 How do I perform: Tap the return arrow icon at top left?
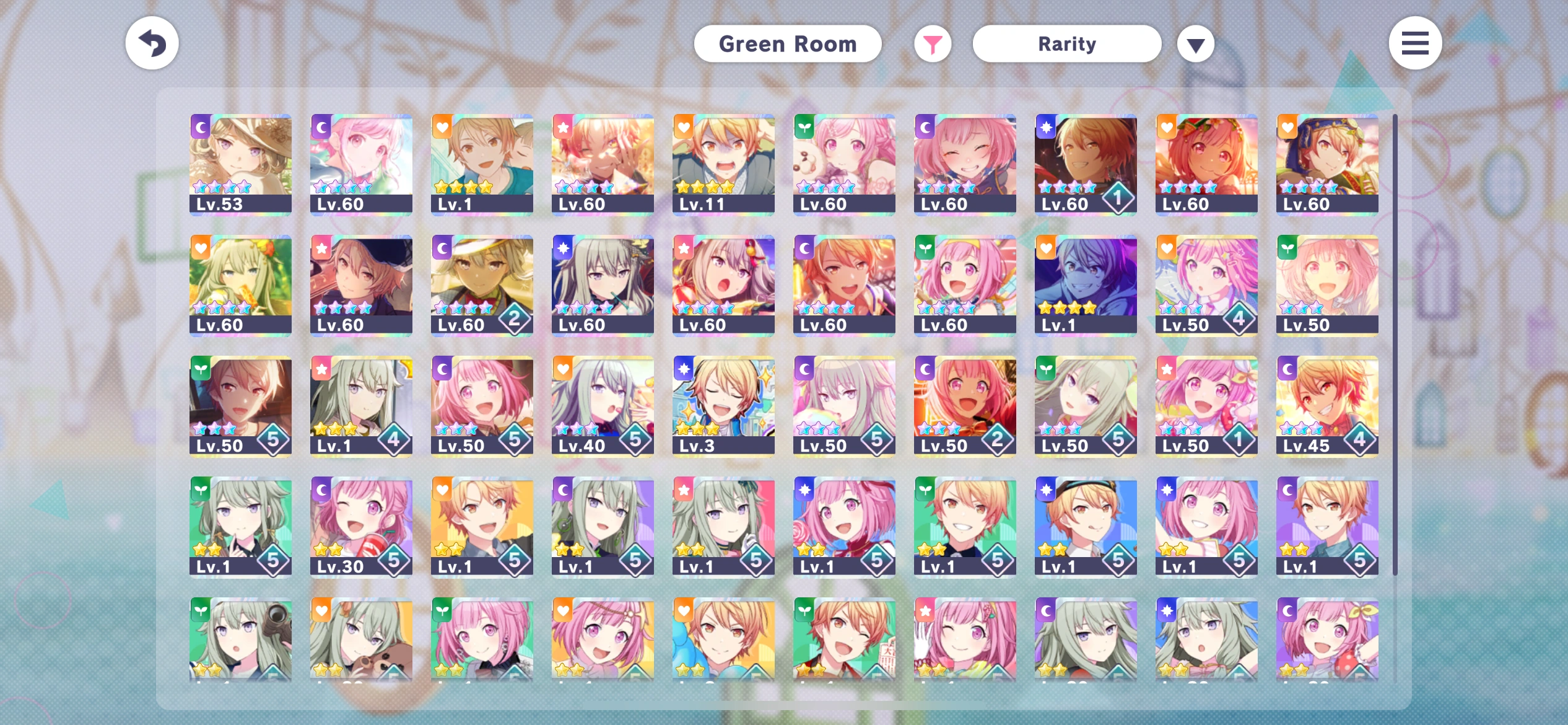click(x=151, y=42)
